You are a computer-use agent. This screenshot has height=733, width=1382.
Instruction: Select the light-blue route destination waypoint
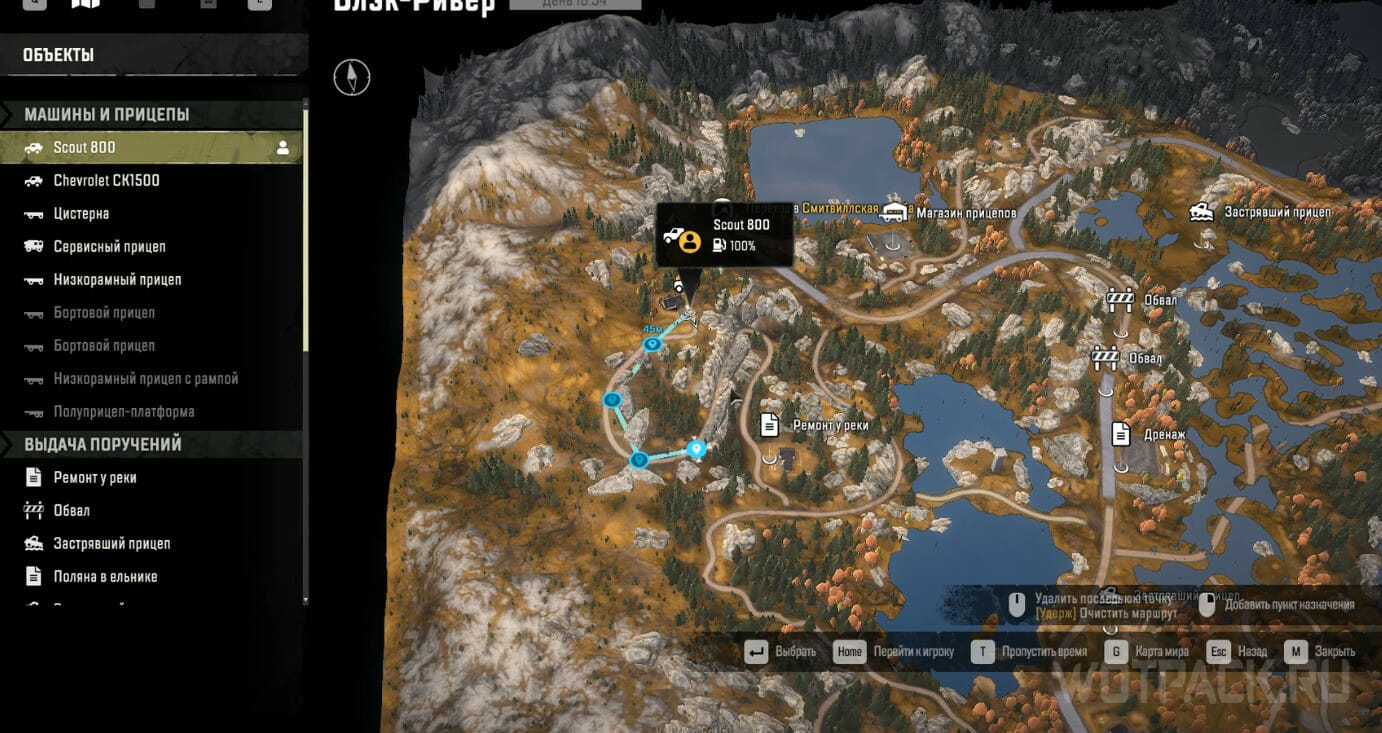(x=697, y=449)
